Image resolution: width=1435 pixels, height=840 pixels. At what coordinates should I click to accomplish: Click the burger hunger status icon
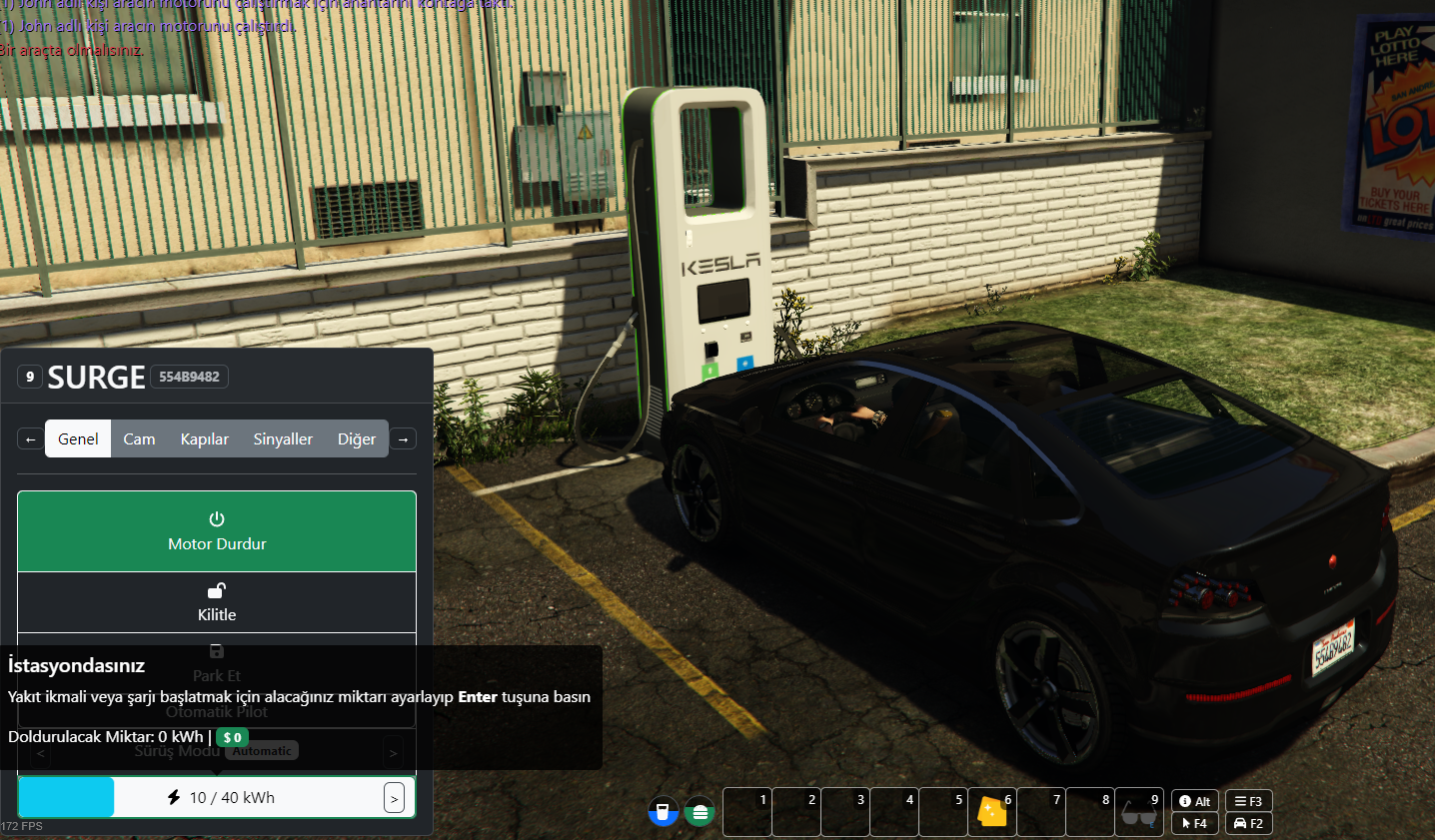(x=700, y=812)
